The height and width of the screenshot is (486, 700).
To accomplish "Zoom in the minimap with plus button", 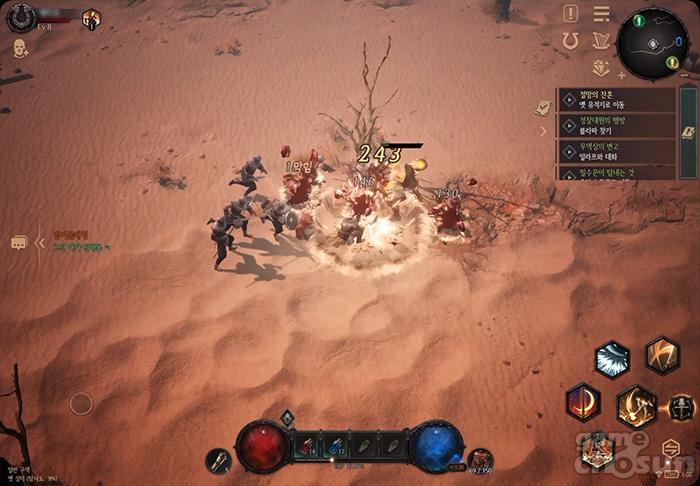I will click(622, 75).
